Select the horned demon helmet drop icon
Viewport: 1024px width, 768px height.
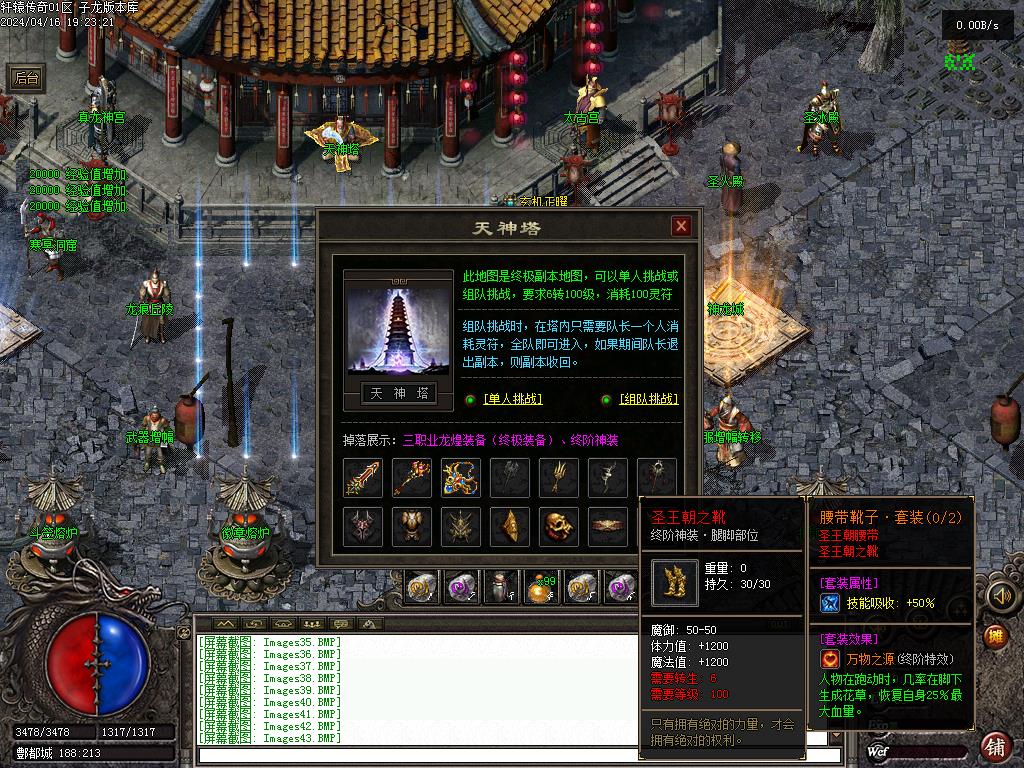[363, 526]
